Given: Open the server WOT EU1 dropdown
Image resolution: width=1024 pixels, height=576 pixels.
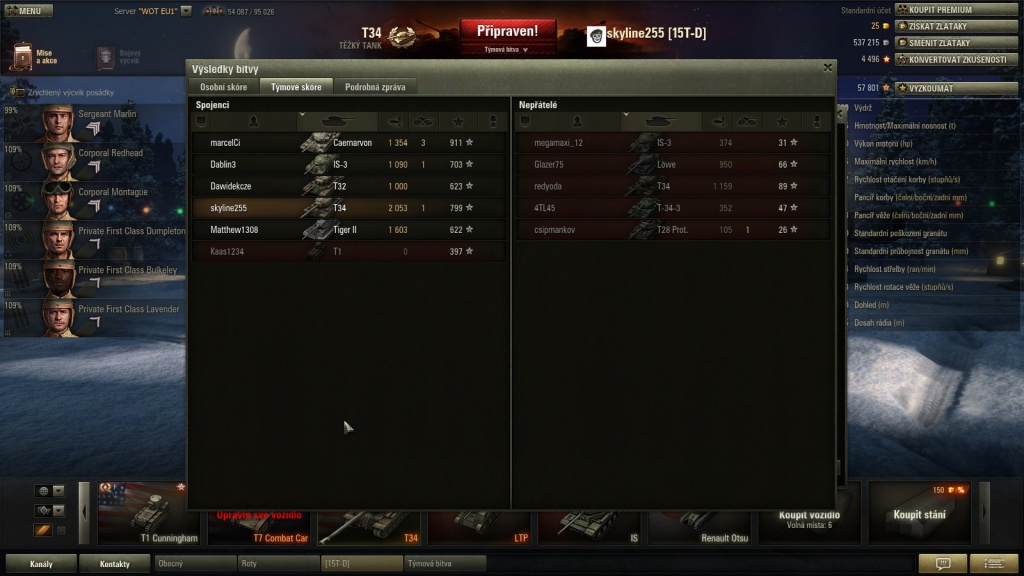Looking at the screenshot, I should (x=186, y=10).
